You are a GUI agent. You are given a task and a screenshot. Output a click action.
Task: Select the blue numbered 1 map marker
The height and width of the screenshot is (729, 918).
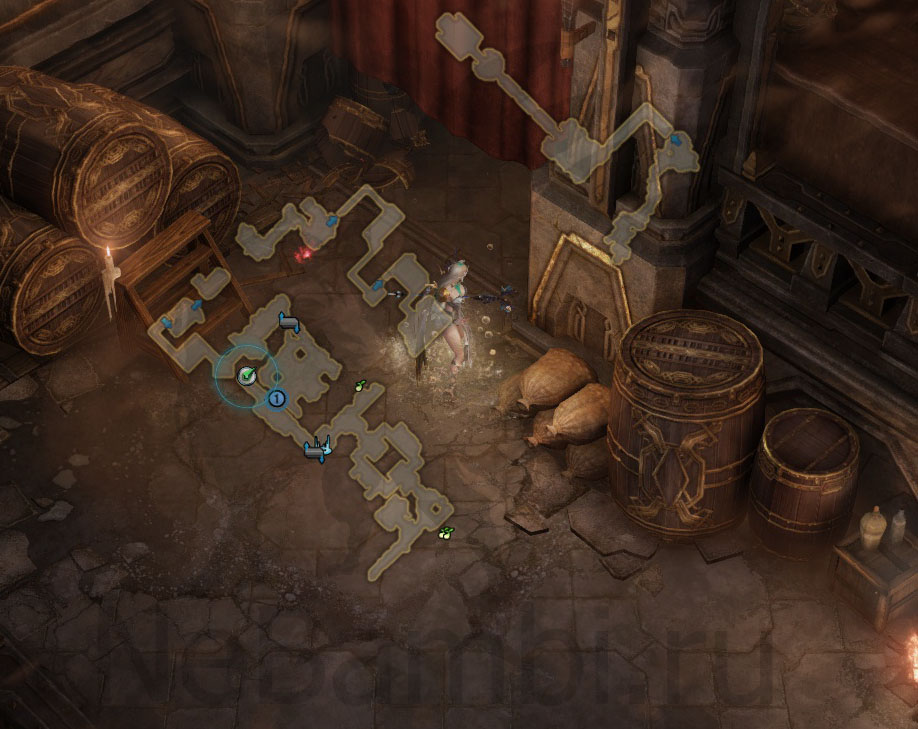(x=278, y=398)
